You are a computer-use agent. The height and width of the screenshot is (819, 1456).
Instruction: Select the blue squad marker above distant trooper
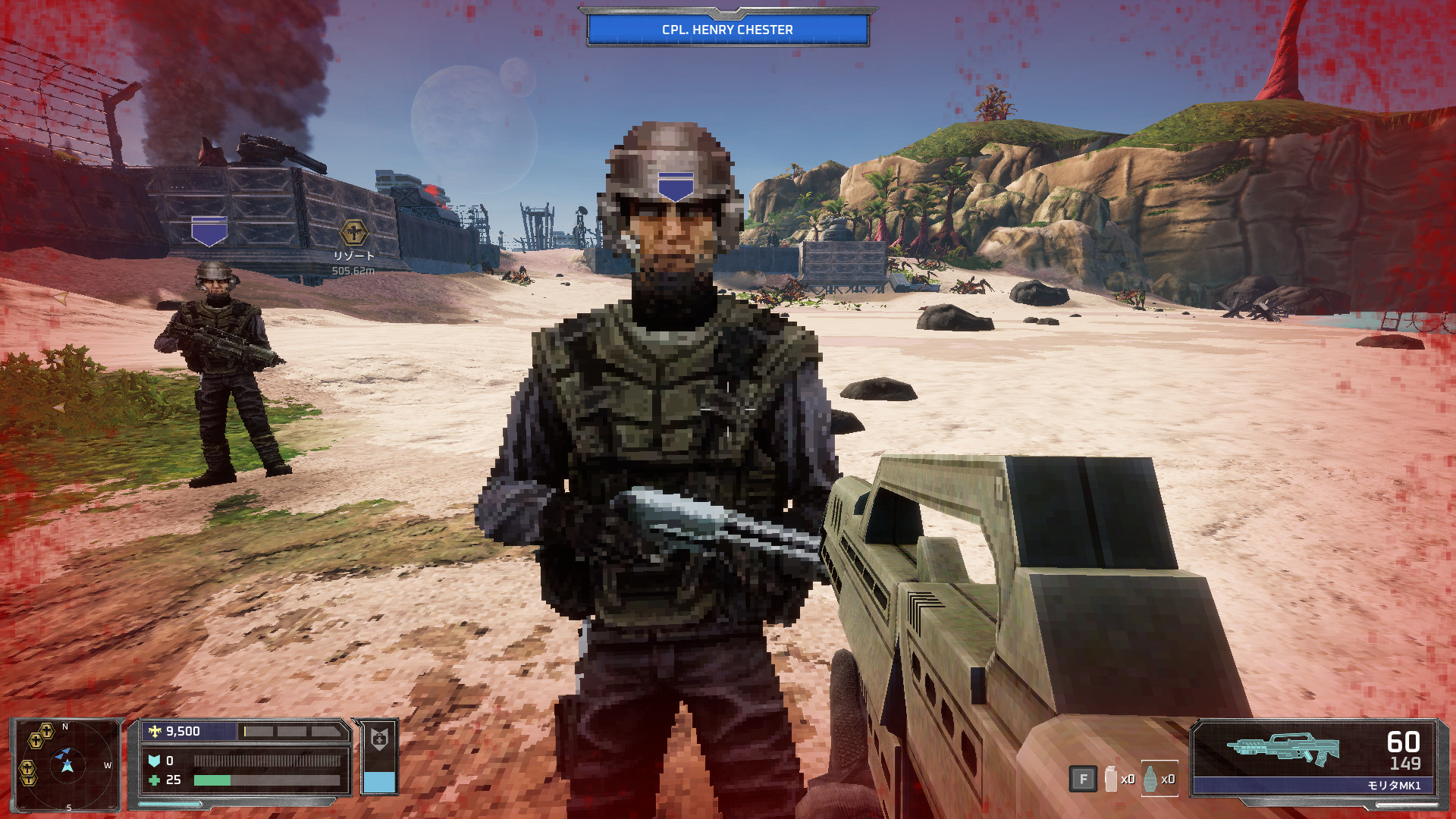209,231
